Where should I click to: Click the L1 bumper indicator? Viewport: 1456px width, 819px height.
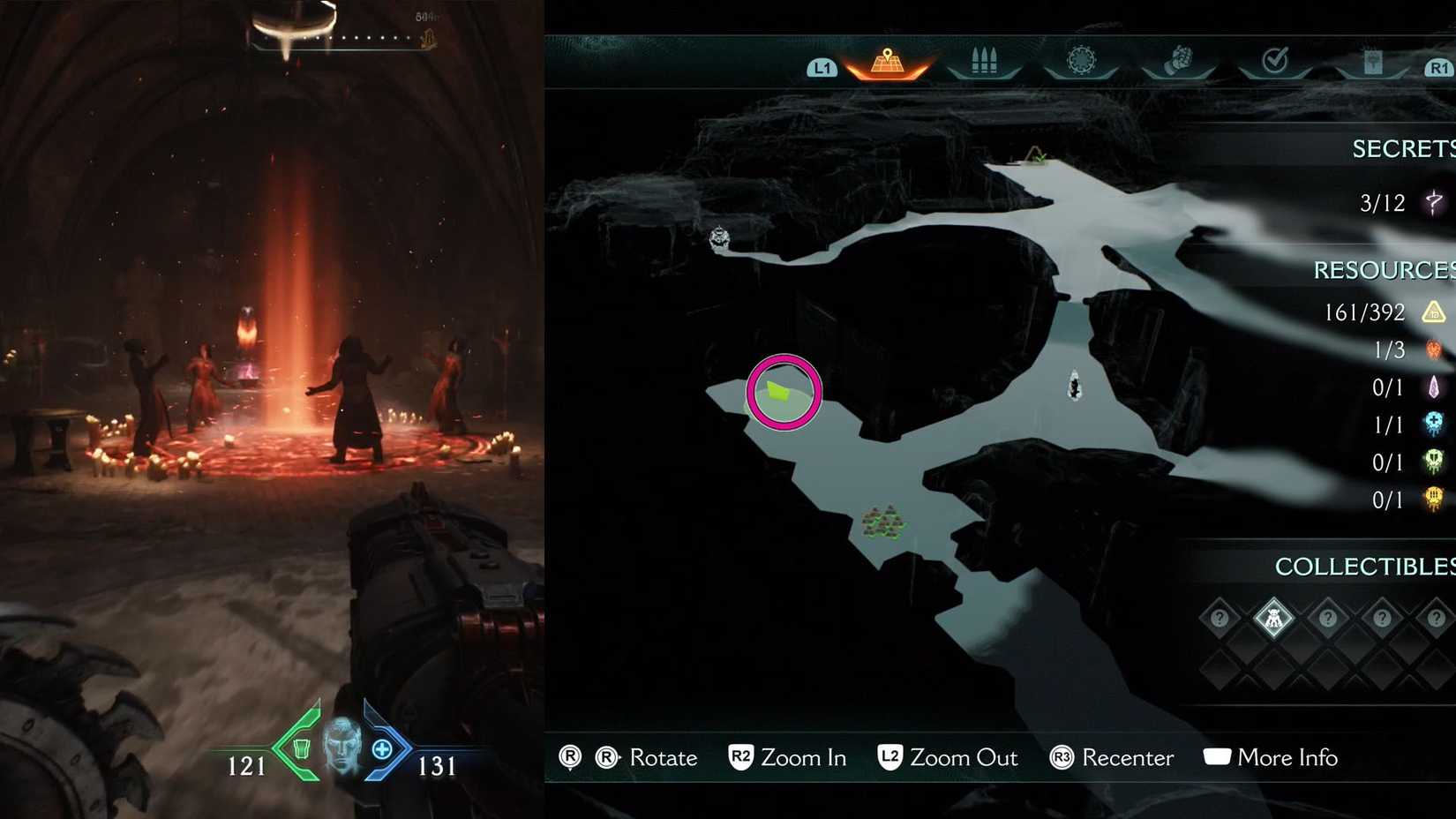(822, 66)
